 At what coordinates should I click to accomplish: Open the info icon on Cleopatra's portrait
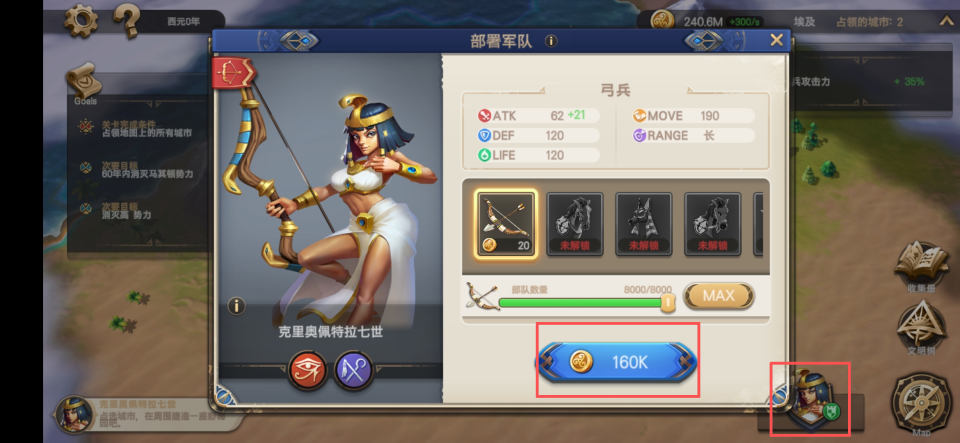[x=236, y=306]
